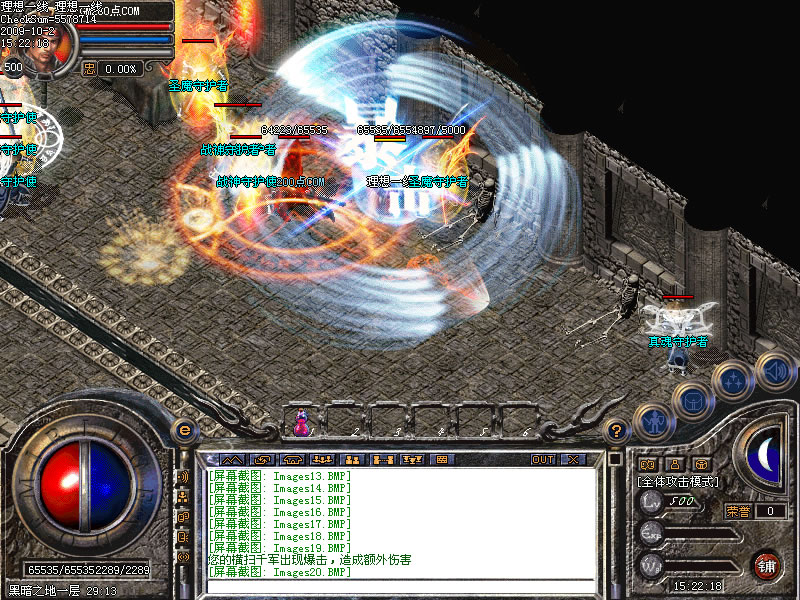Viewport: 800px width, 600px height.
Task: Click the two-figures icon on the chat toolbar
Action: coord(351,460)
